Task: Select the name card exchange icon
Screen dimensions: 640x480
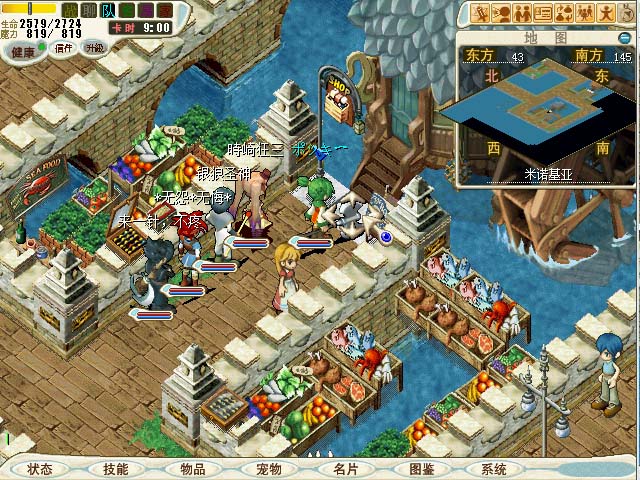Action: click(x=543, y=13)
